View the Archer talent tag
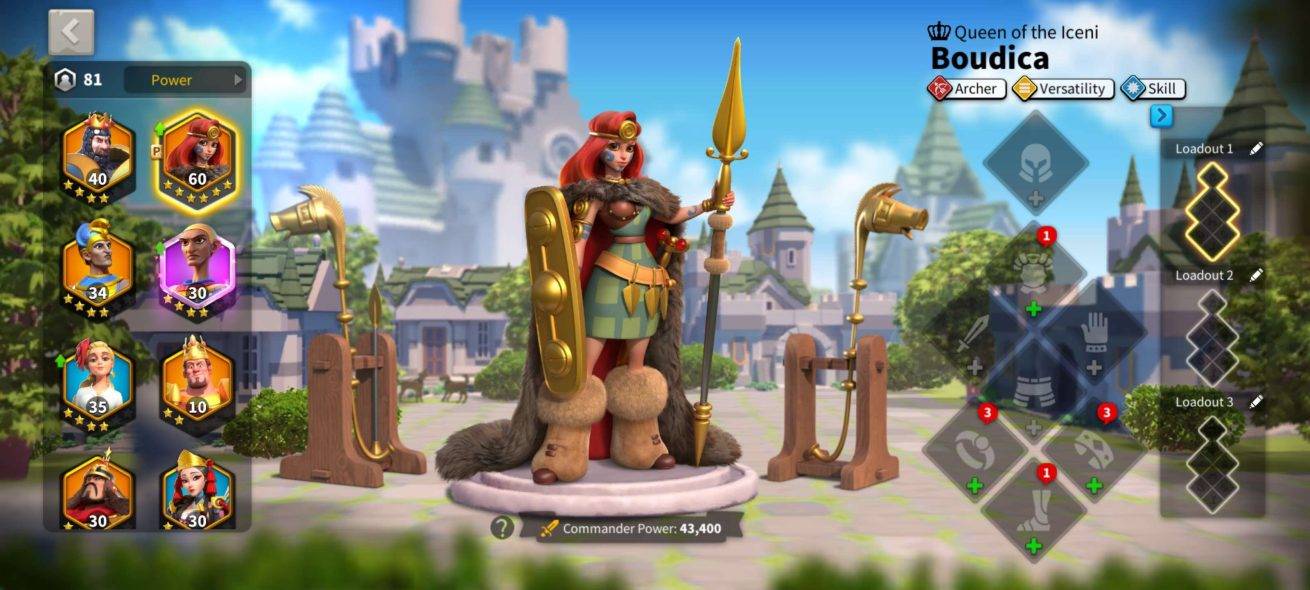The image size is (1310, 590). point(966,89)
